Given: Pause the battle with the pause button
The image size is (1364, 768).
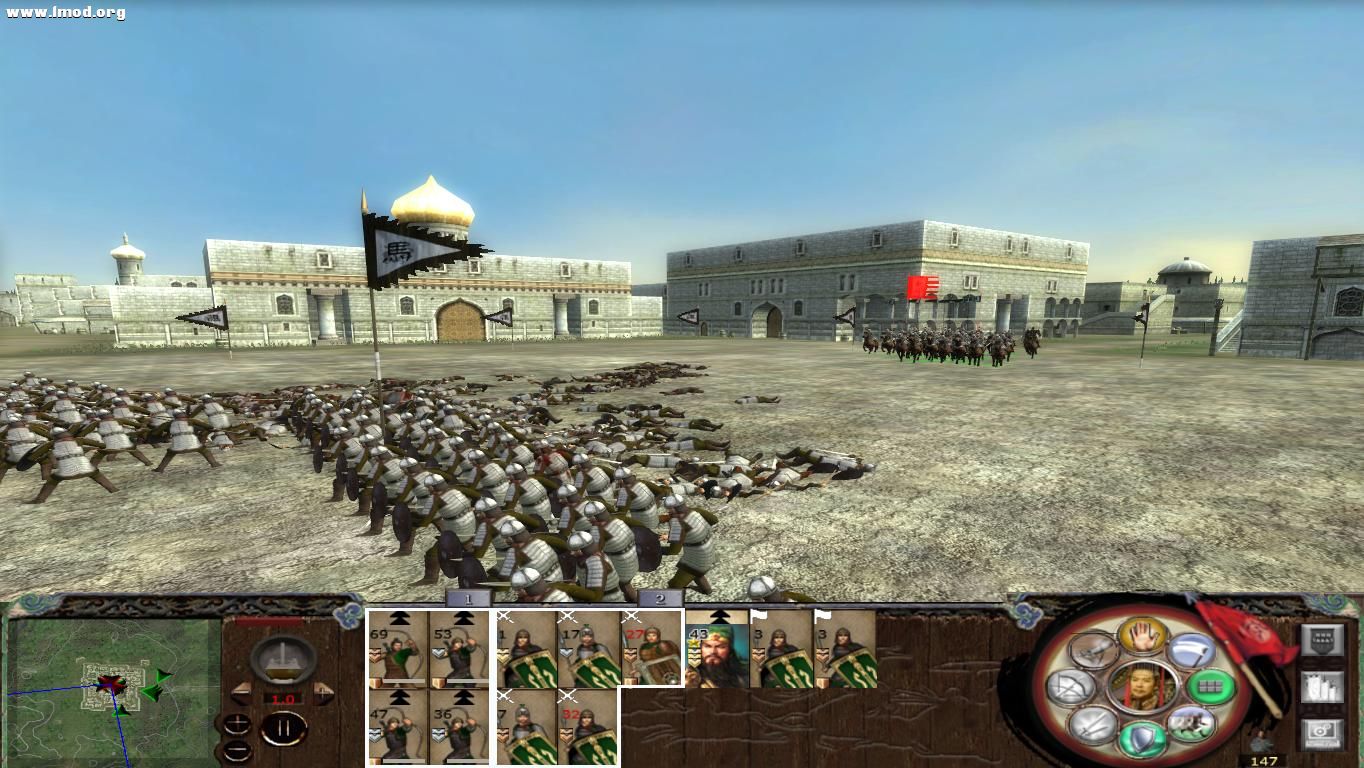Looking at the screenshot, I should tap(285, 728).
